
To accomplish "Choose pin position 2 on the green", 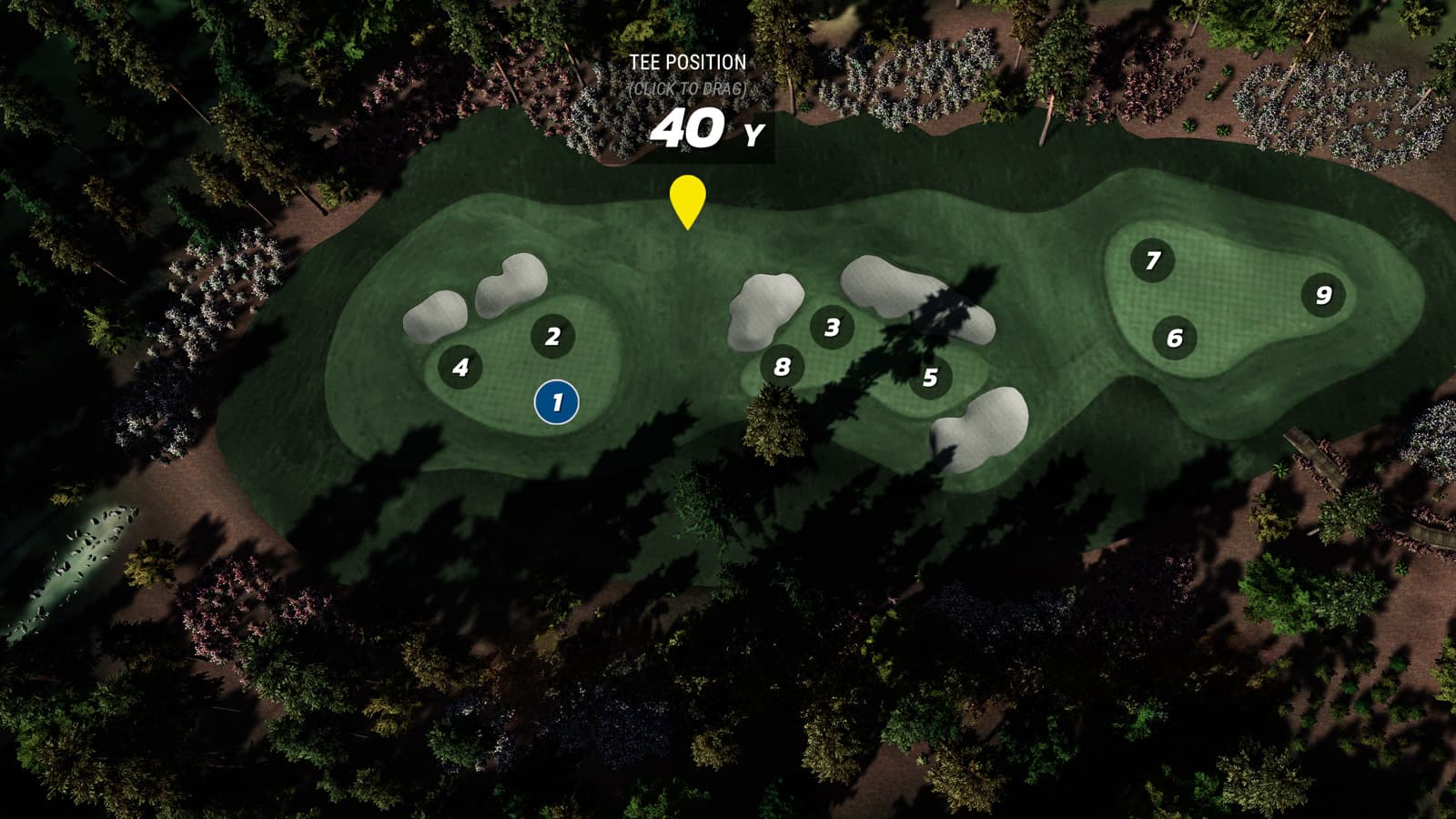I will 552,337.
